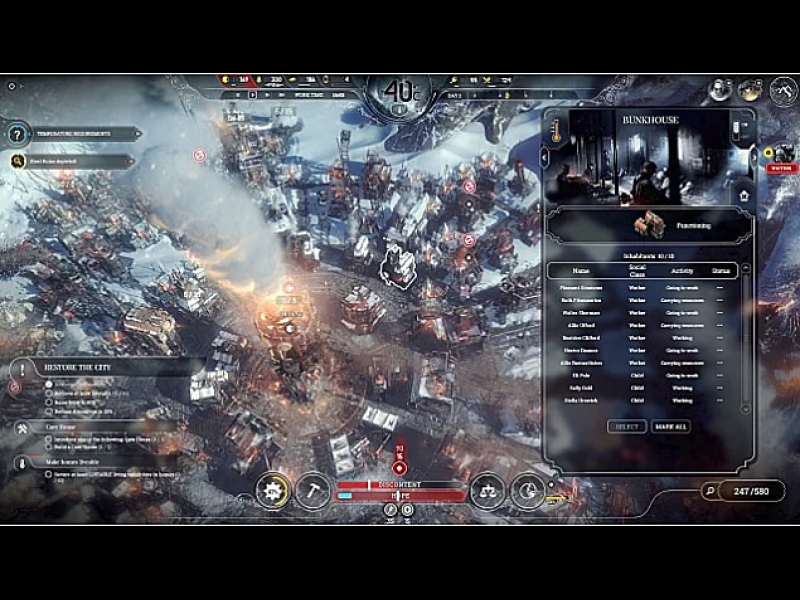Click the Mark All button
Screen dimensions: 800x600
670,427
